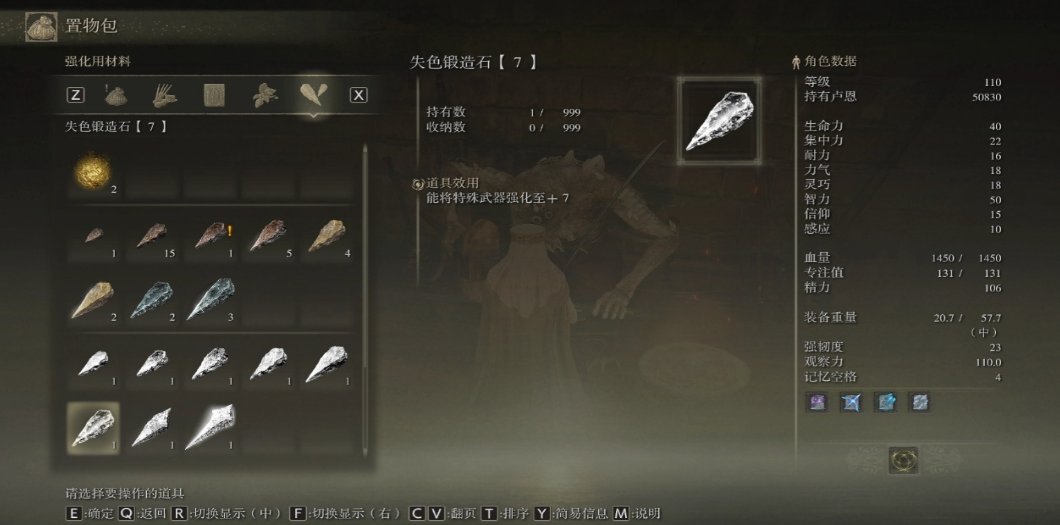Select the smithing stone with 5 held
Image resolution: width=1060 pixels, height=525 pixels.
tap(267, 237)
